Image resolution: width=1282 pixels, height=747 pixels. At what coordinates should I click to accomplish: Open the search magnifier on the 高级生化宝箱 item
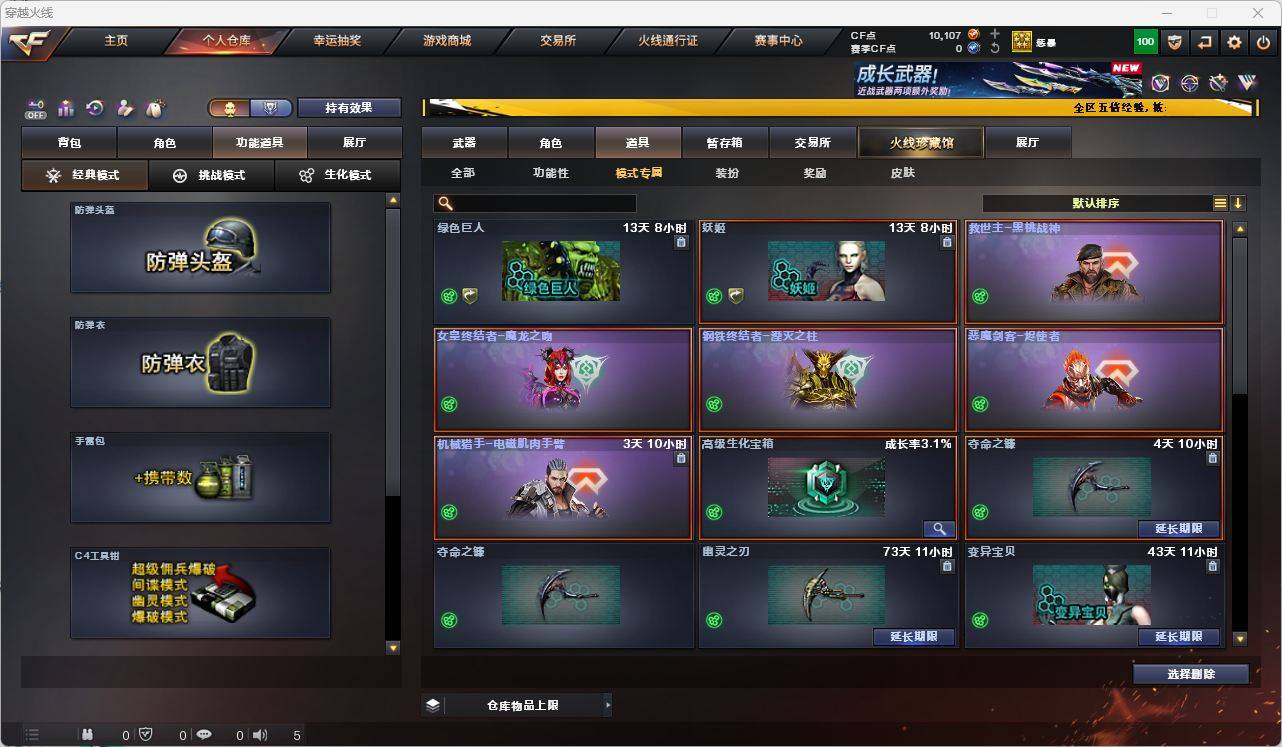point(939,528)
